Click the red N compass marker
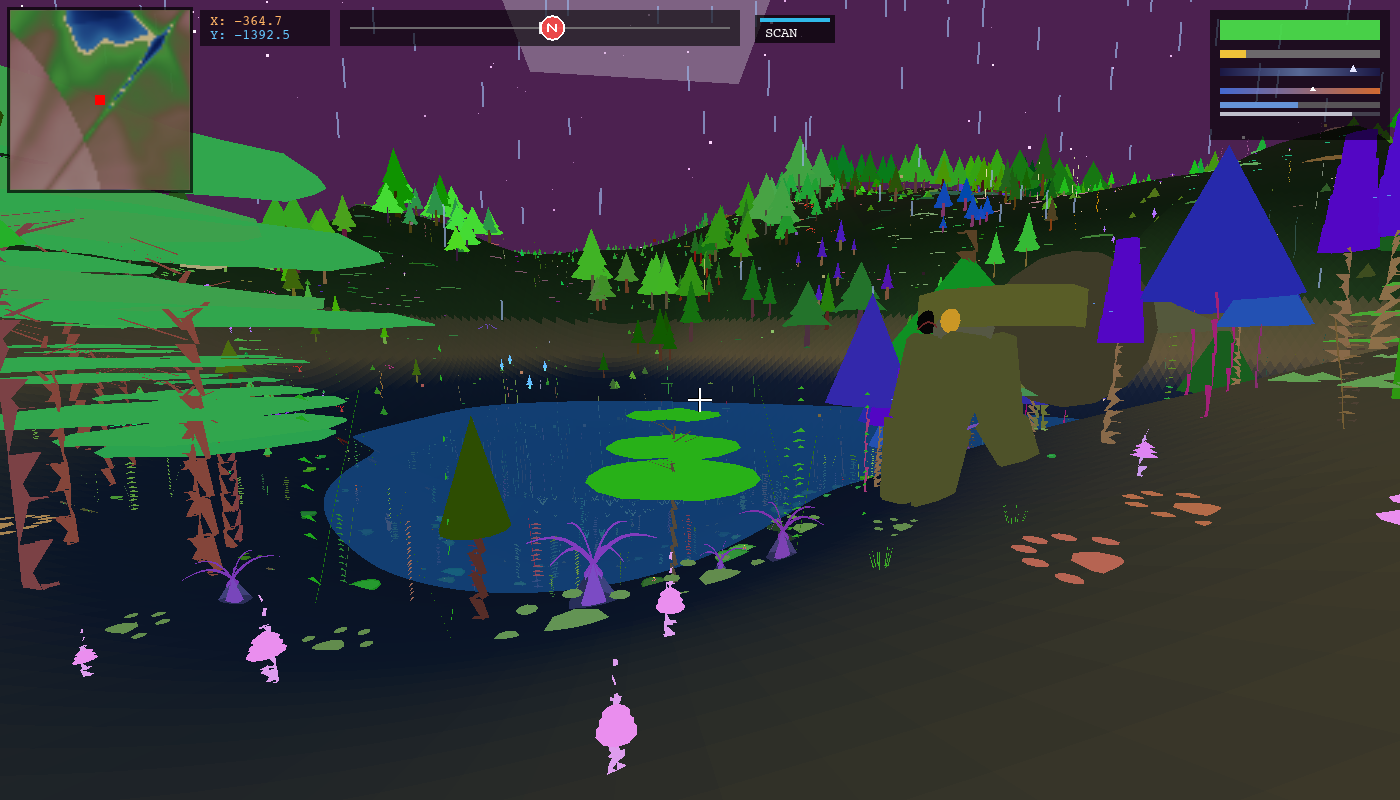Image resolution: width=1400 pixels, height=800 pixels. (552, 28)
